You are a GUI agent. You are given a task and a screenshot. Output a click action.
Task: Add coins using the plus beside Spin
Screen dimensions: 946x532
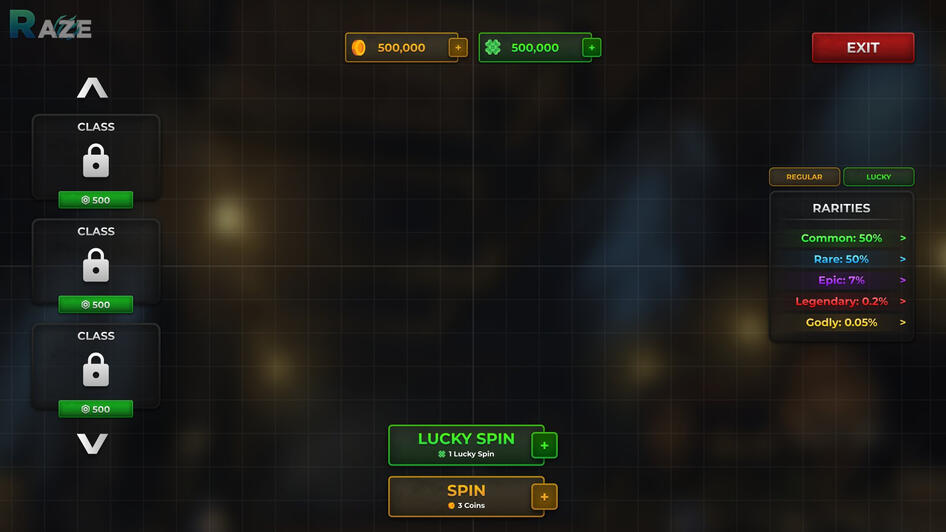[x=544, y=496]
